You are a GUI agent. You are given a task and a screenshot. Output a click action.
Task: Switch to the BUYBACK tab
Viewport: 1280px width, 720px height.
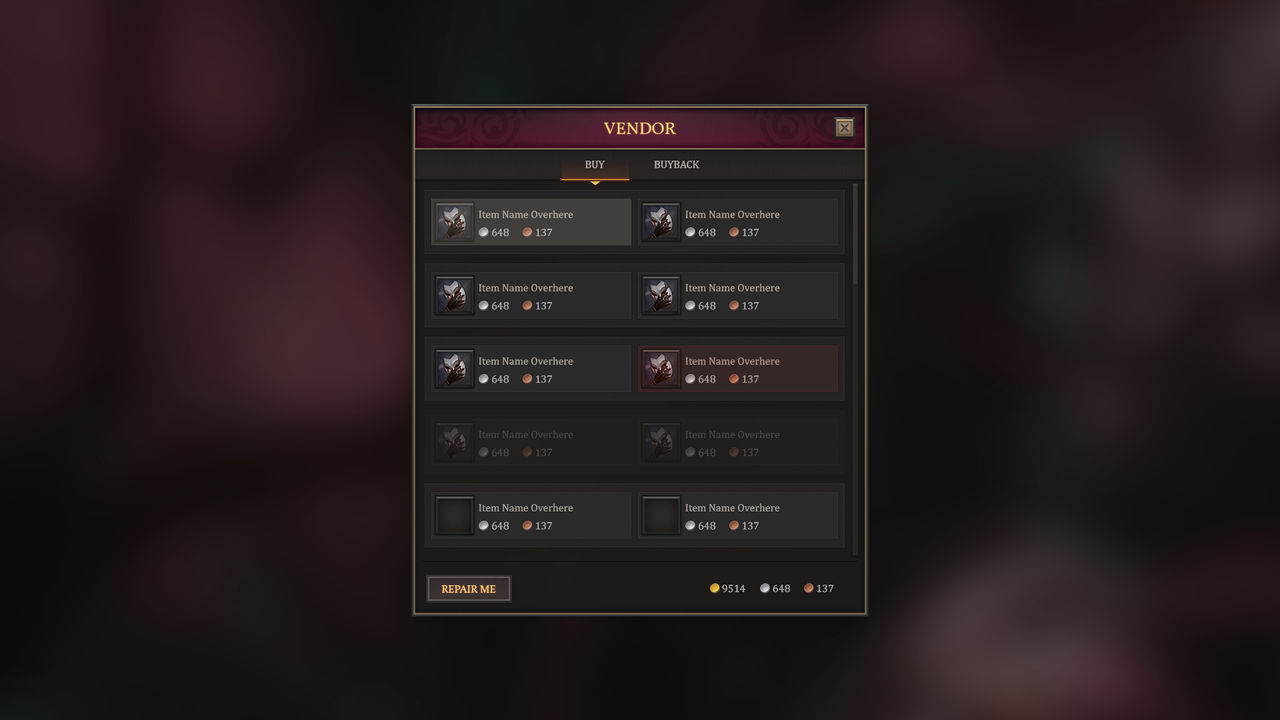676,164
